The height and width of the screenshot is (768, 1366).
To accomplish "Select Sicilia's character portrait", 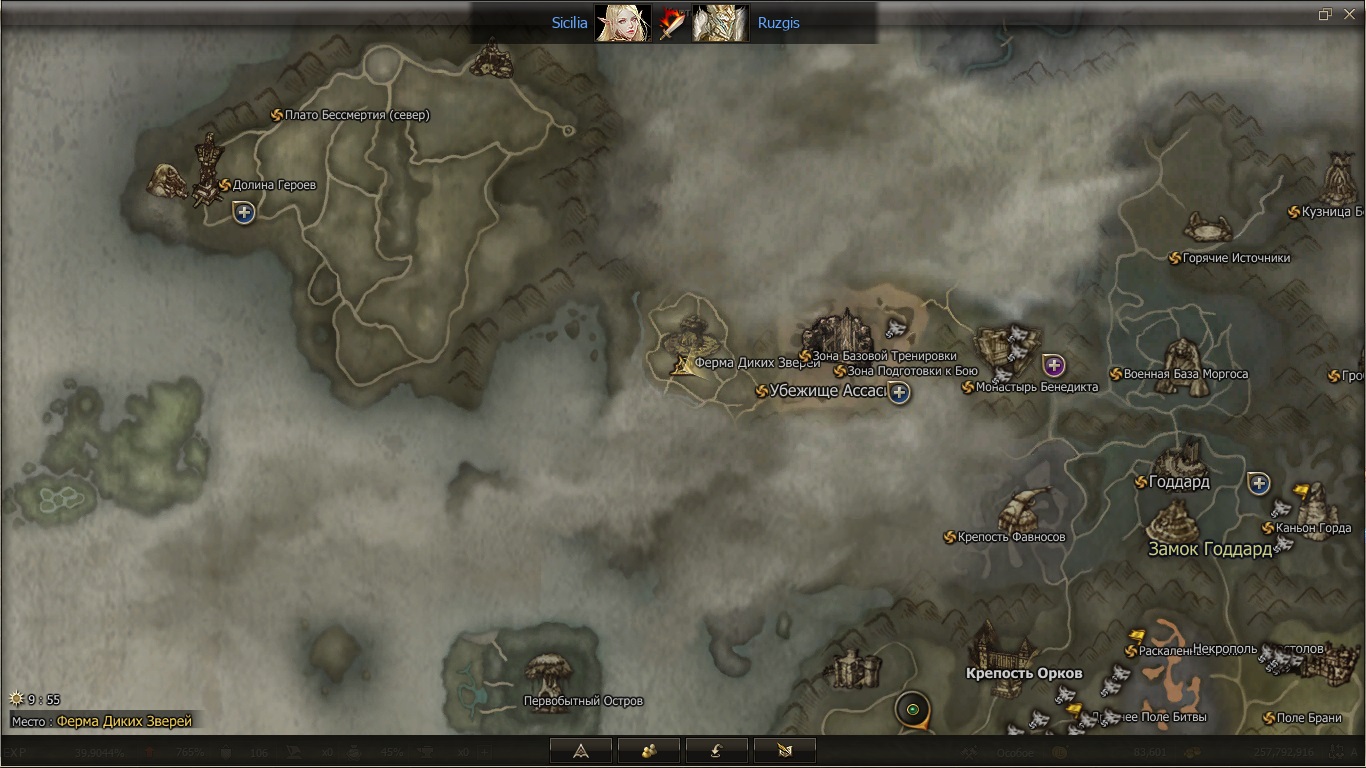I will click(x=622, y=23).
